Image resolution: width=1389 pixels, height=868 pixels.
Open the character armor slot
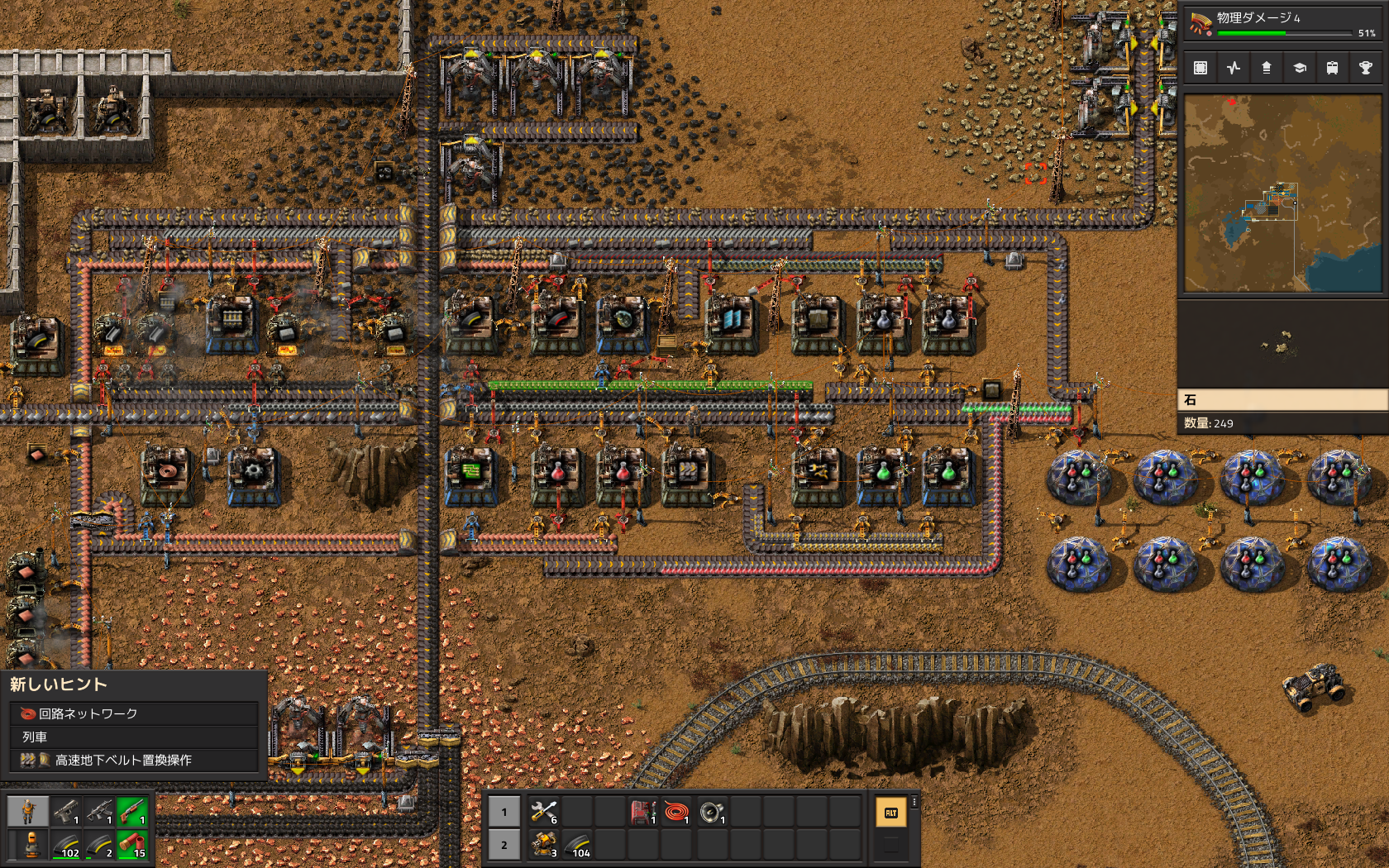click(31, 845)
